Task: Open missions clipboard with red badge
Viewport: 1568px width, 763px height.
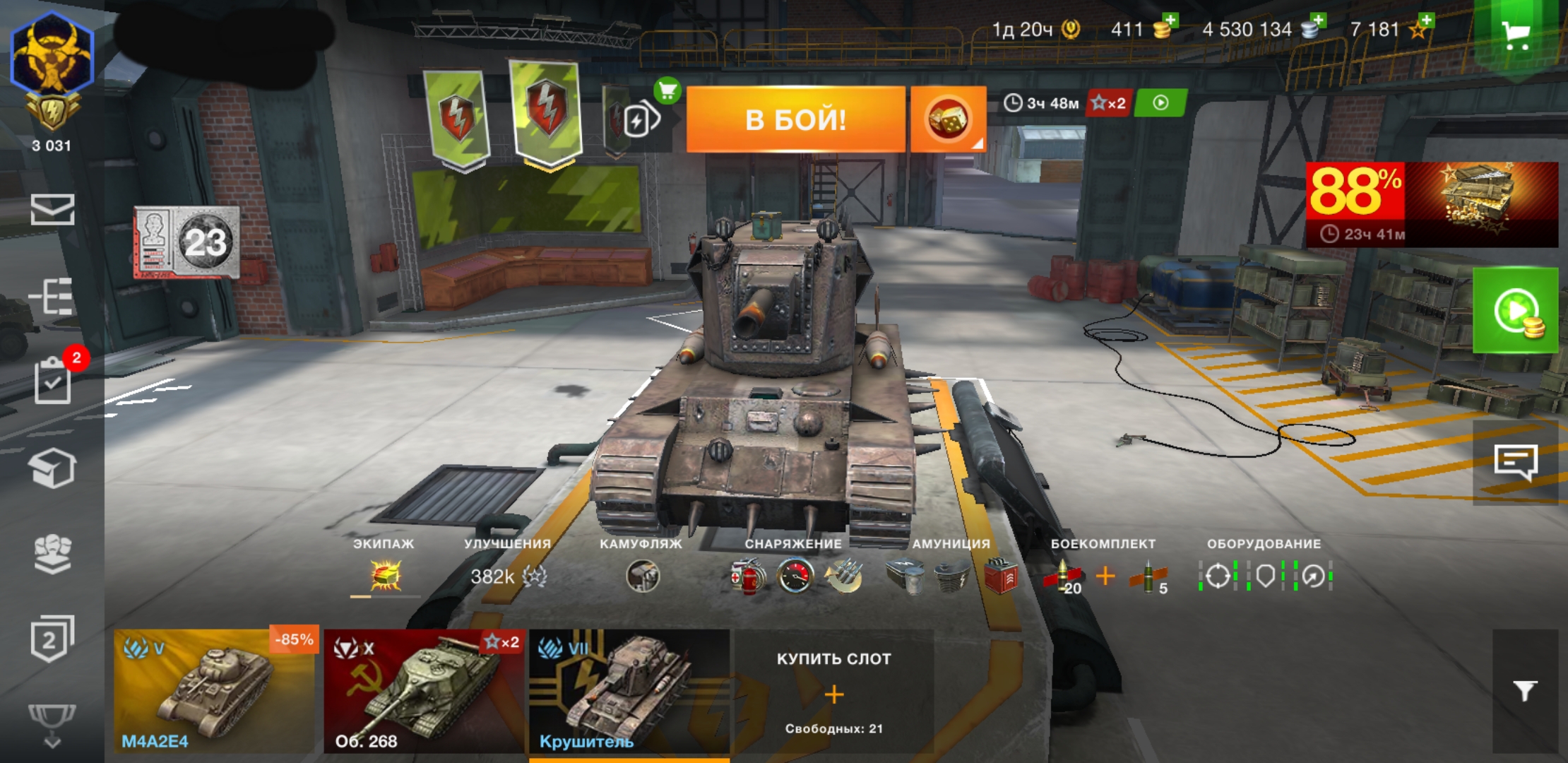Action: tap(54, 381)
